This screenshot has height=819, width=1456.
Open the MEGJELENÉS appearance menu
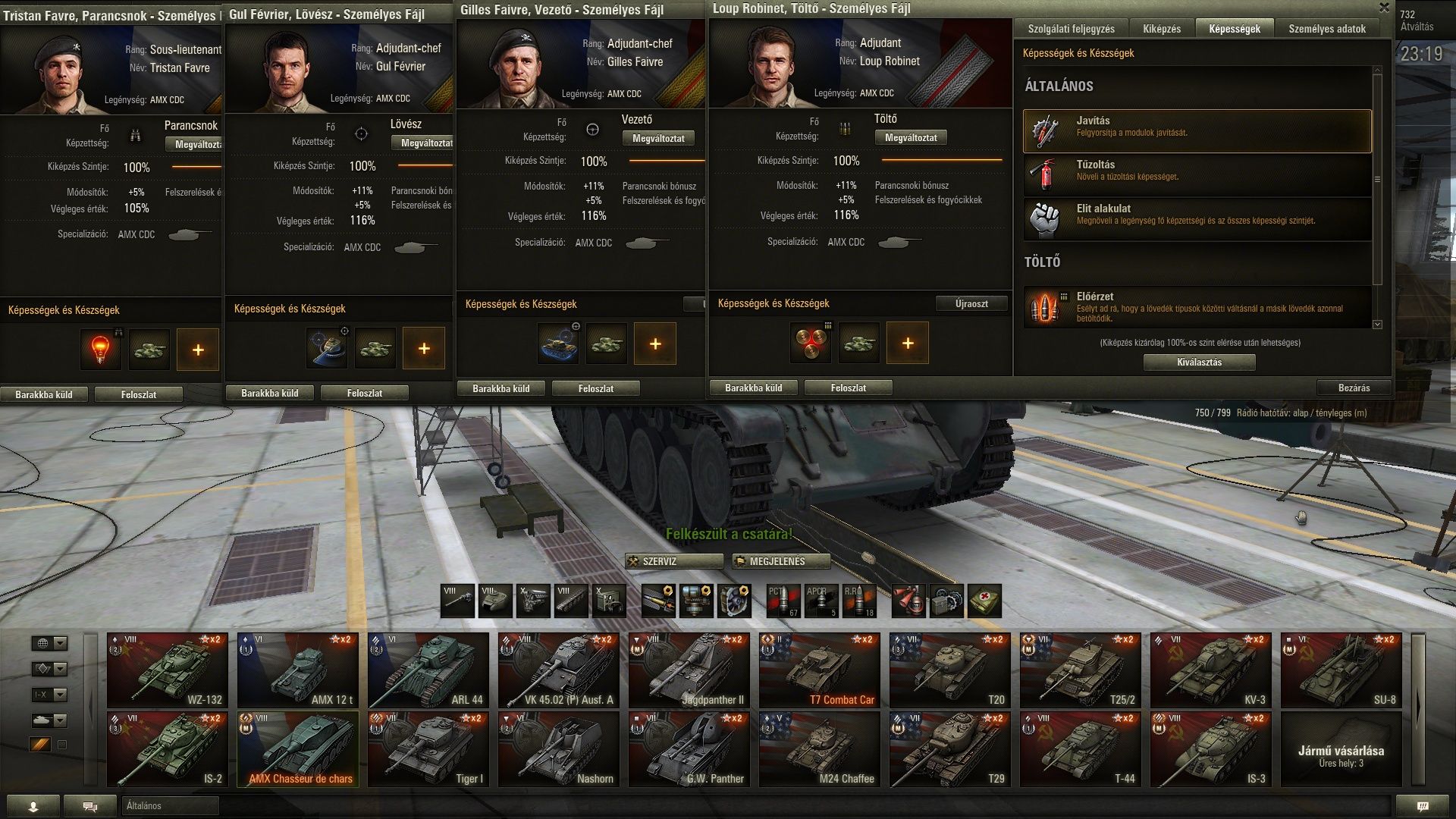point(780,562)
